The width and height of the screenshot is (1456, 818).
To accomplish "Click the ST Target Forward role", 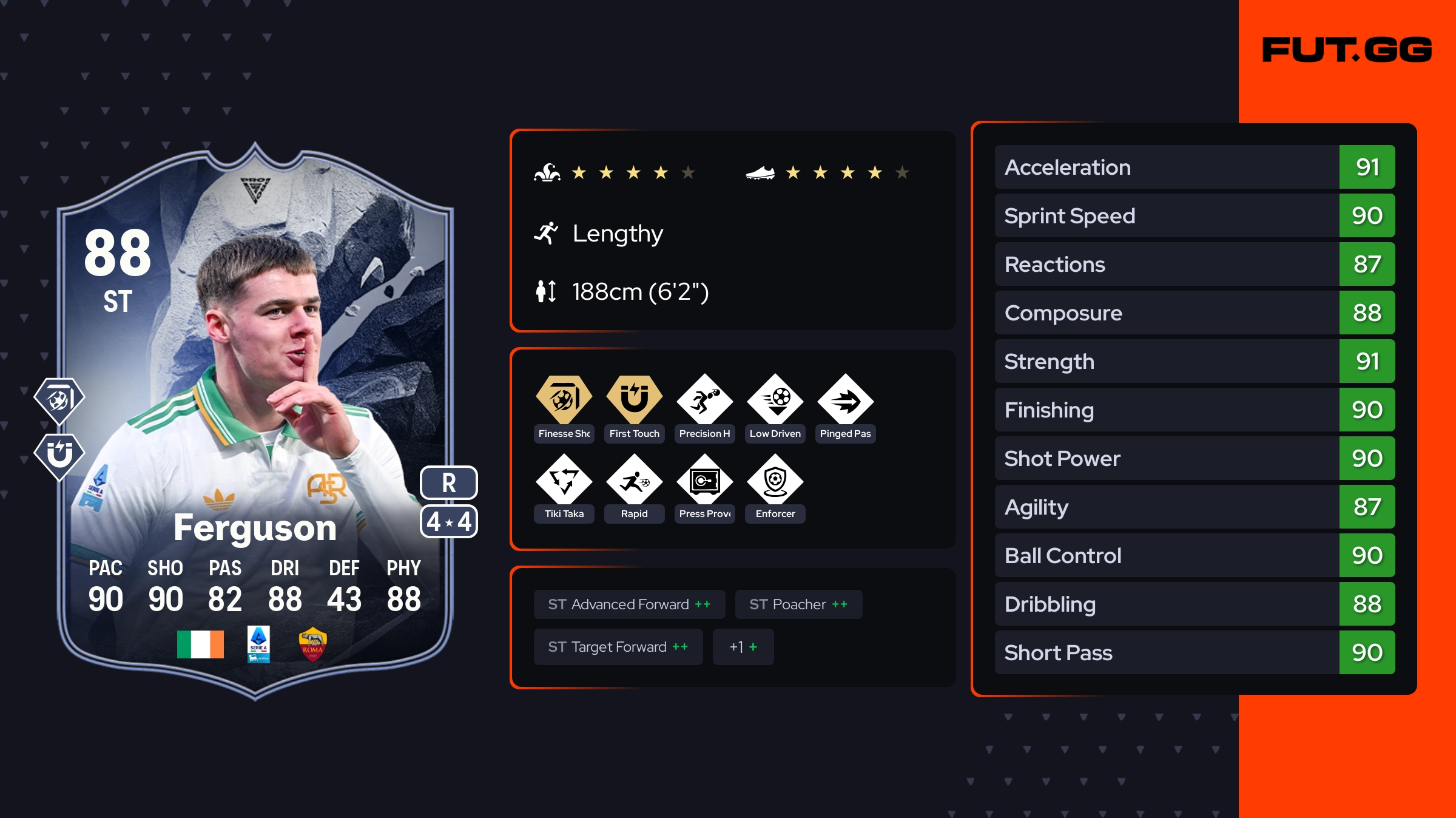I will [618, 647].
